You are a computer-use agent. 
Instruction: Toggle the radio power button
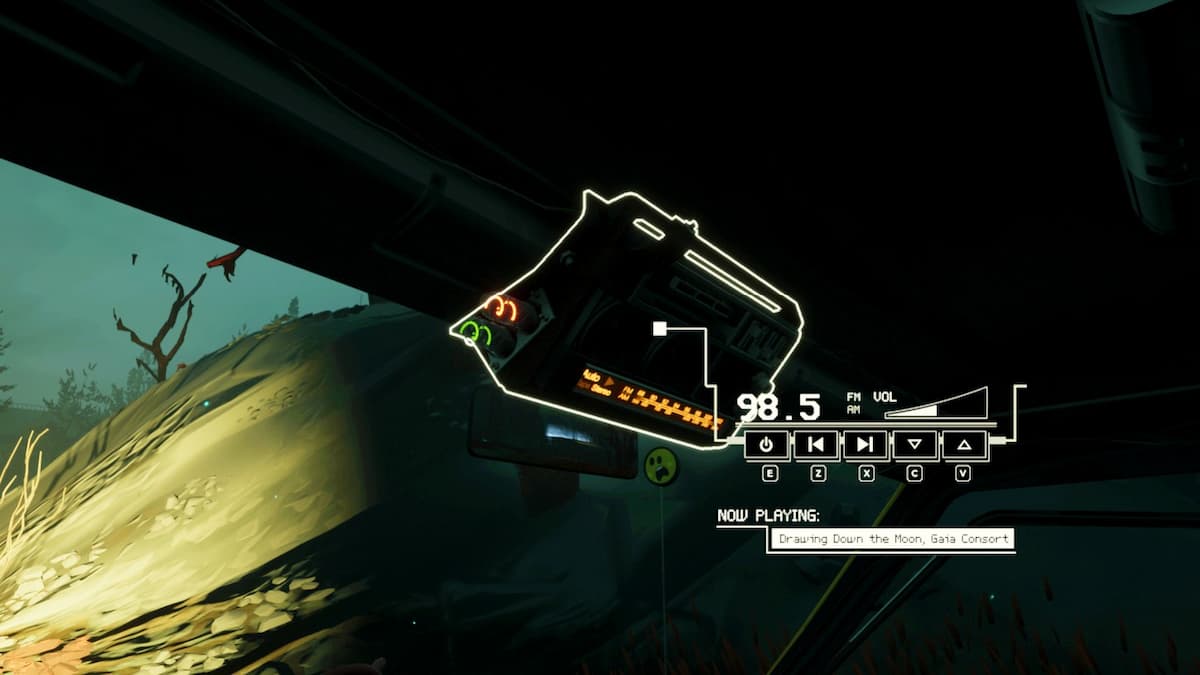pyautogui.click(x=767, y=444)
